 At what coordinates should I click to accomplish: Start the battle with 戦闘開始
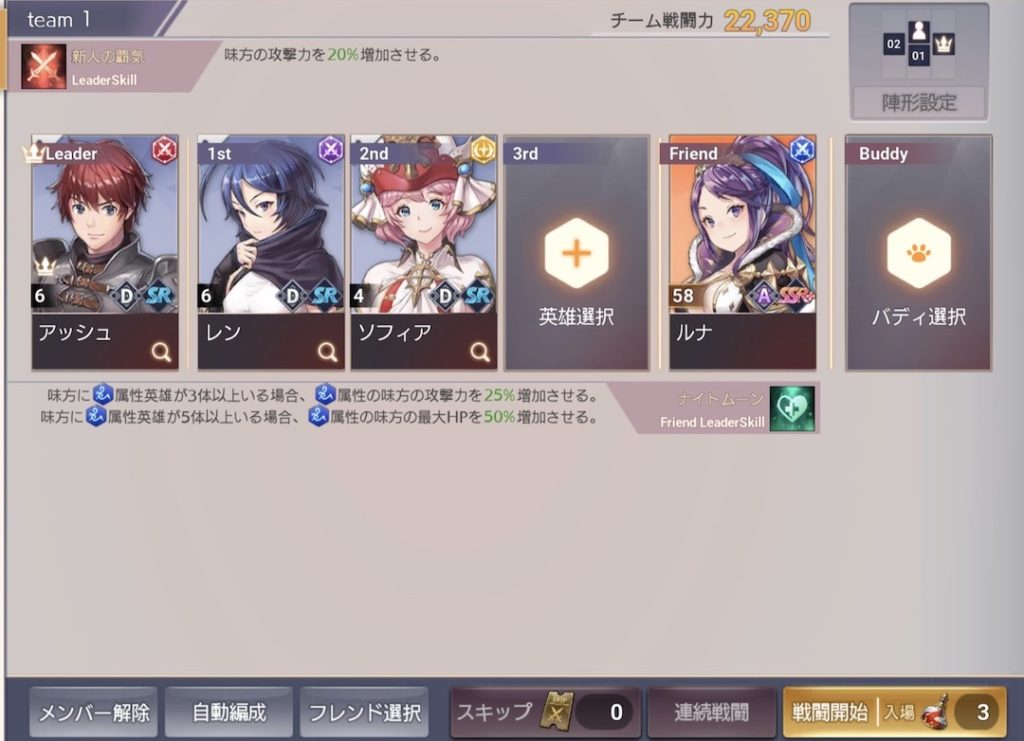(x=893, y=713)
